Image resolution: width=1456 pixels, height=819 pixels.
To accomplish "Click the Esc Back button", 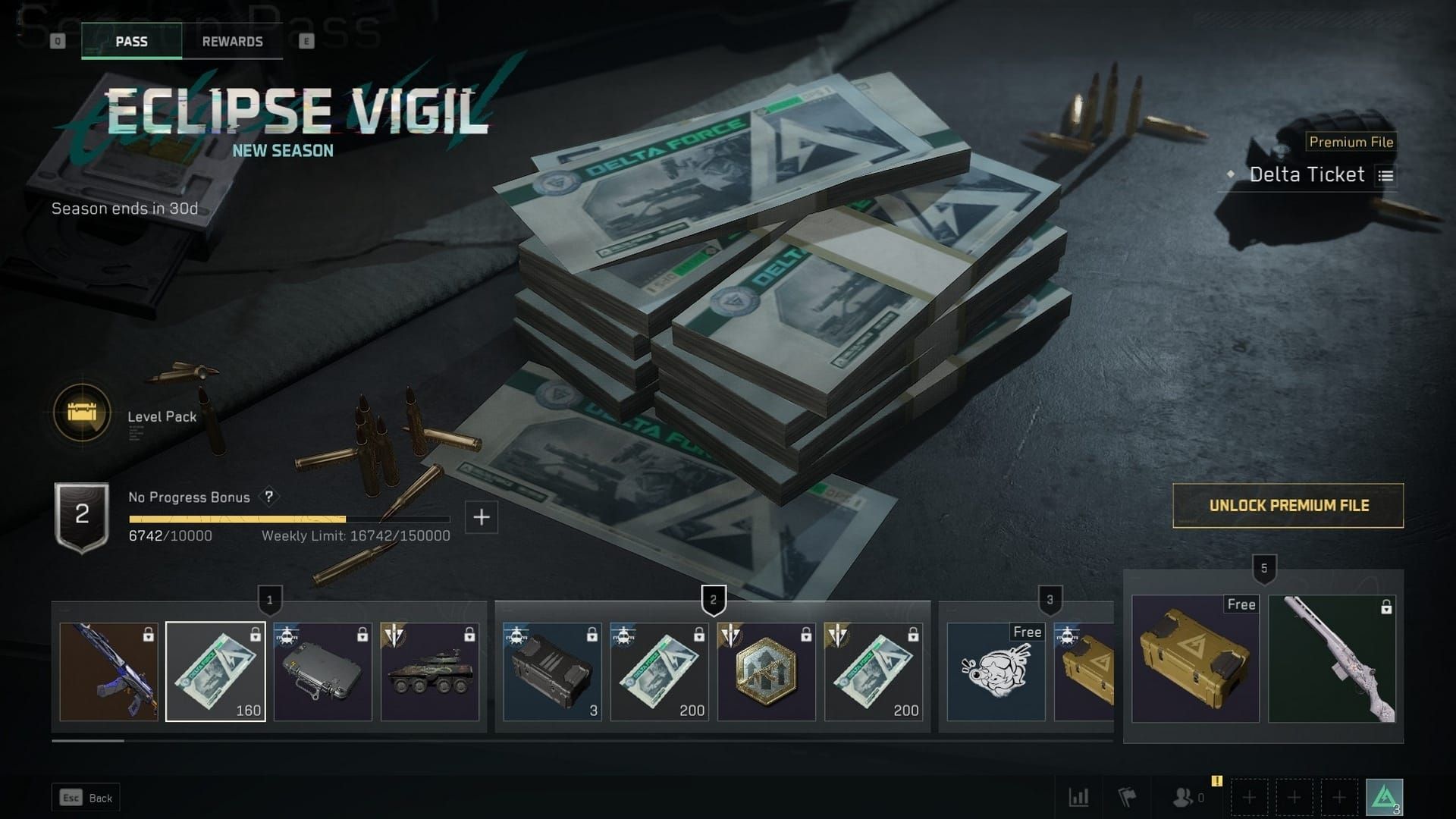I will coord(86,797).
